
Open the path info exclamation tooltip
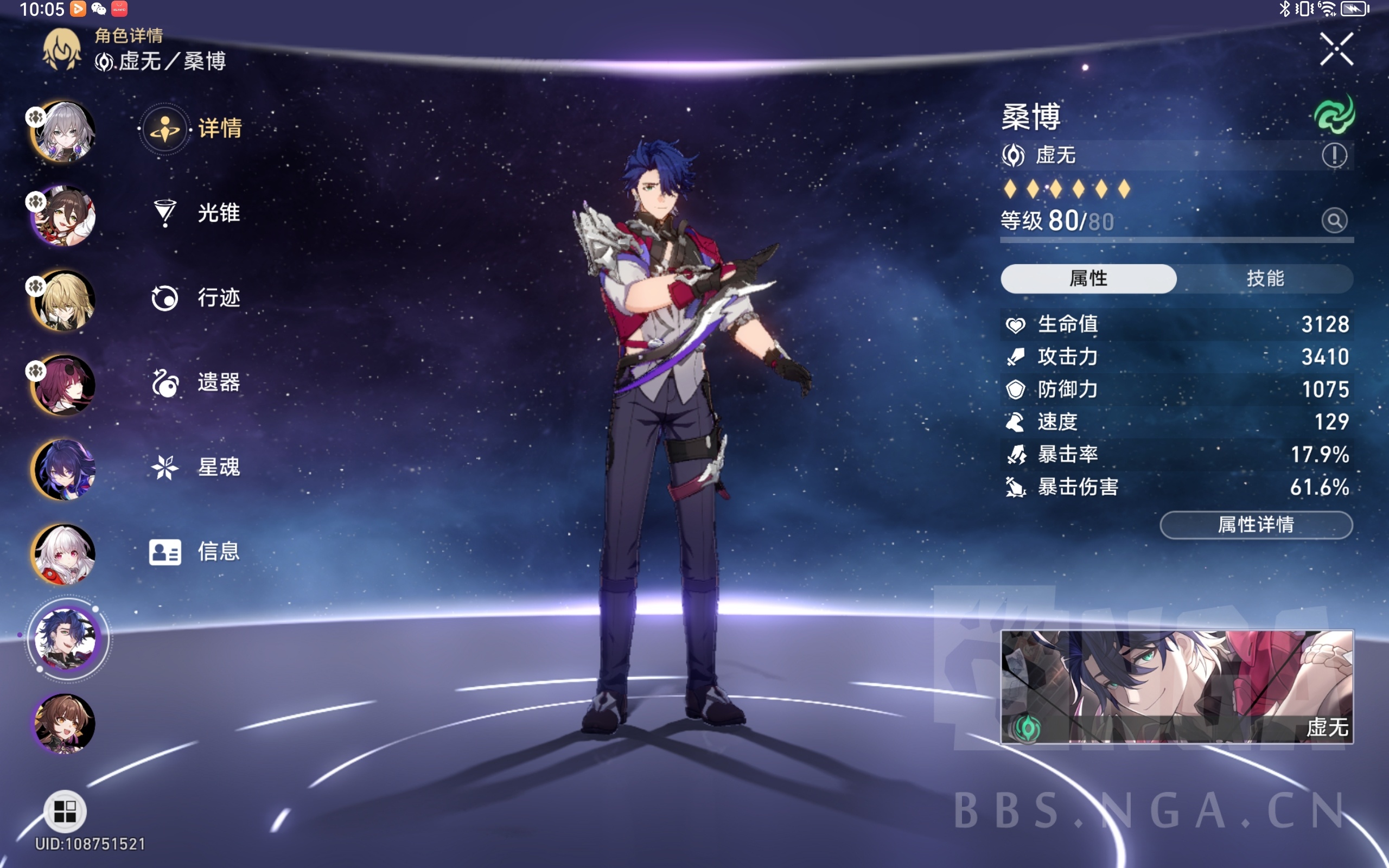point(1336,155)
